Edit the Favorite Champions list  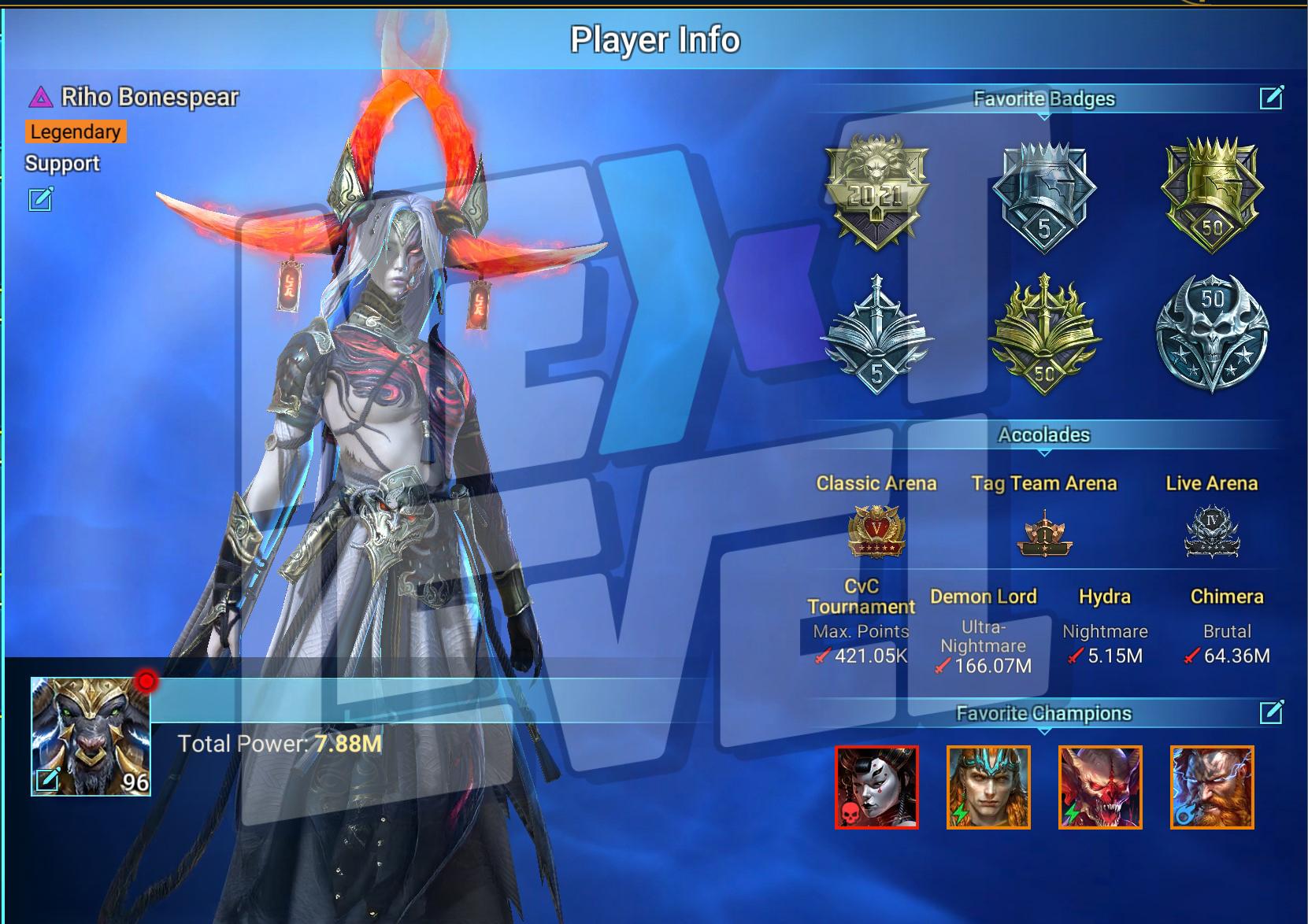pos(1271,712)
